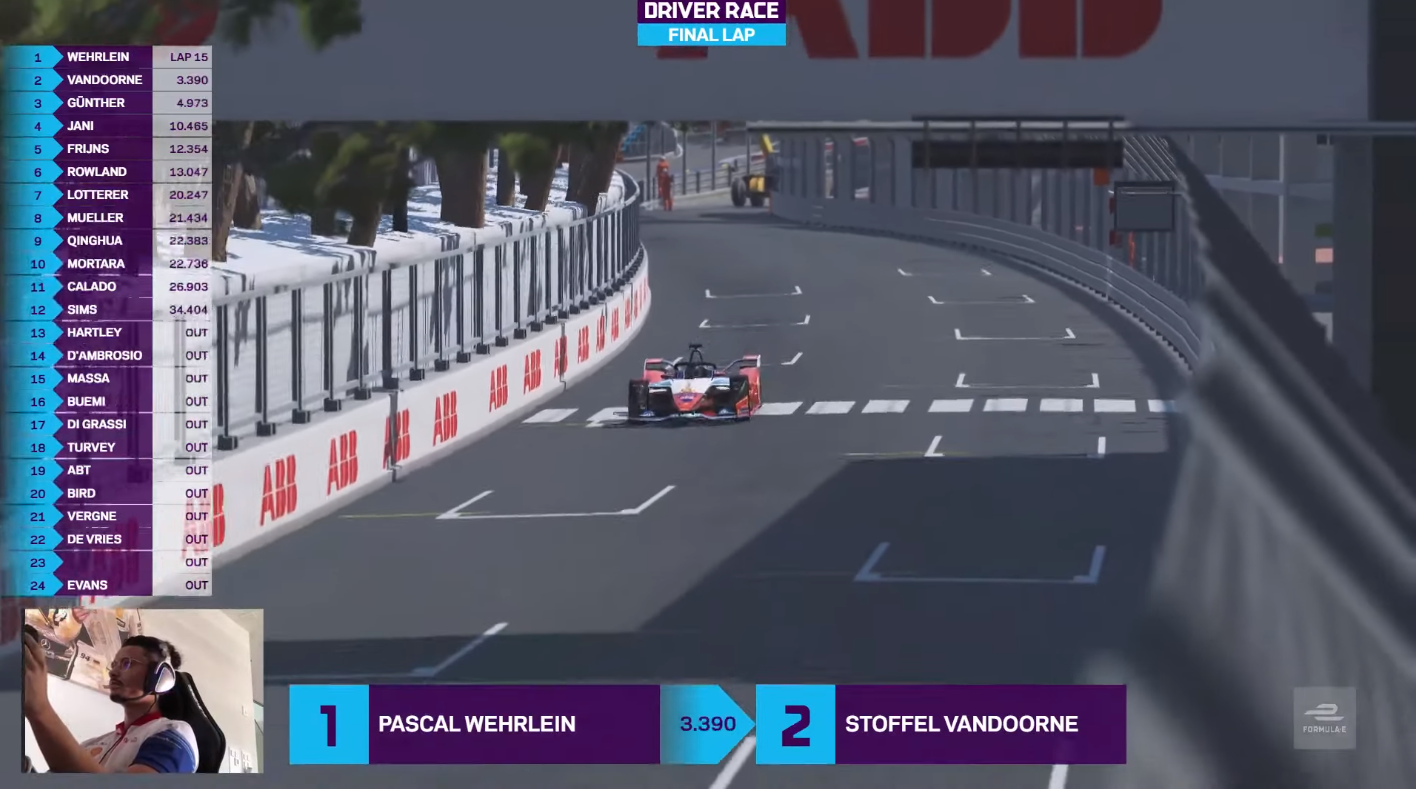Select the Stoffel Vandoorne name banner

(x=960, y=724)
